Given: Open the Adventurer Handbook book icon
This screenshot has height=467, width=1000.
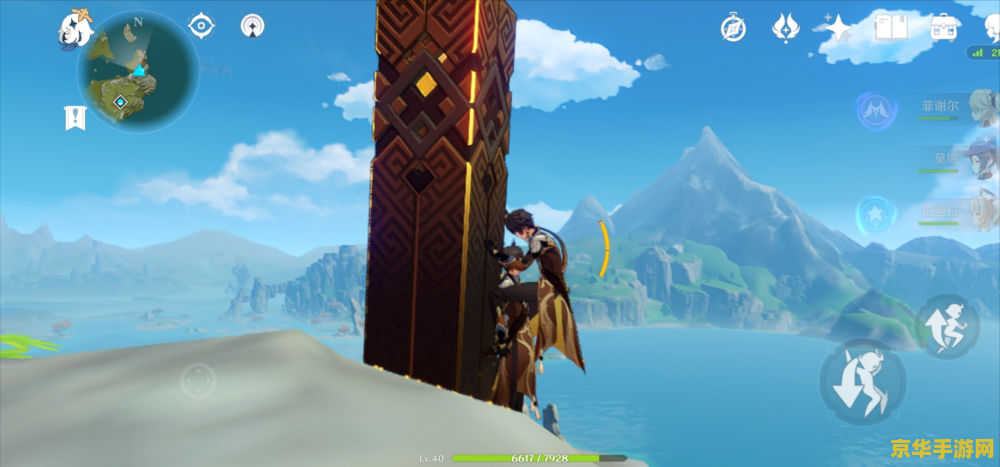Looking at the screenshot, I should tap(889, 27).
